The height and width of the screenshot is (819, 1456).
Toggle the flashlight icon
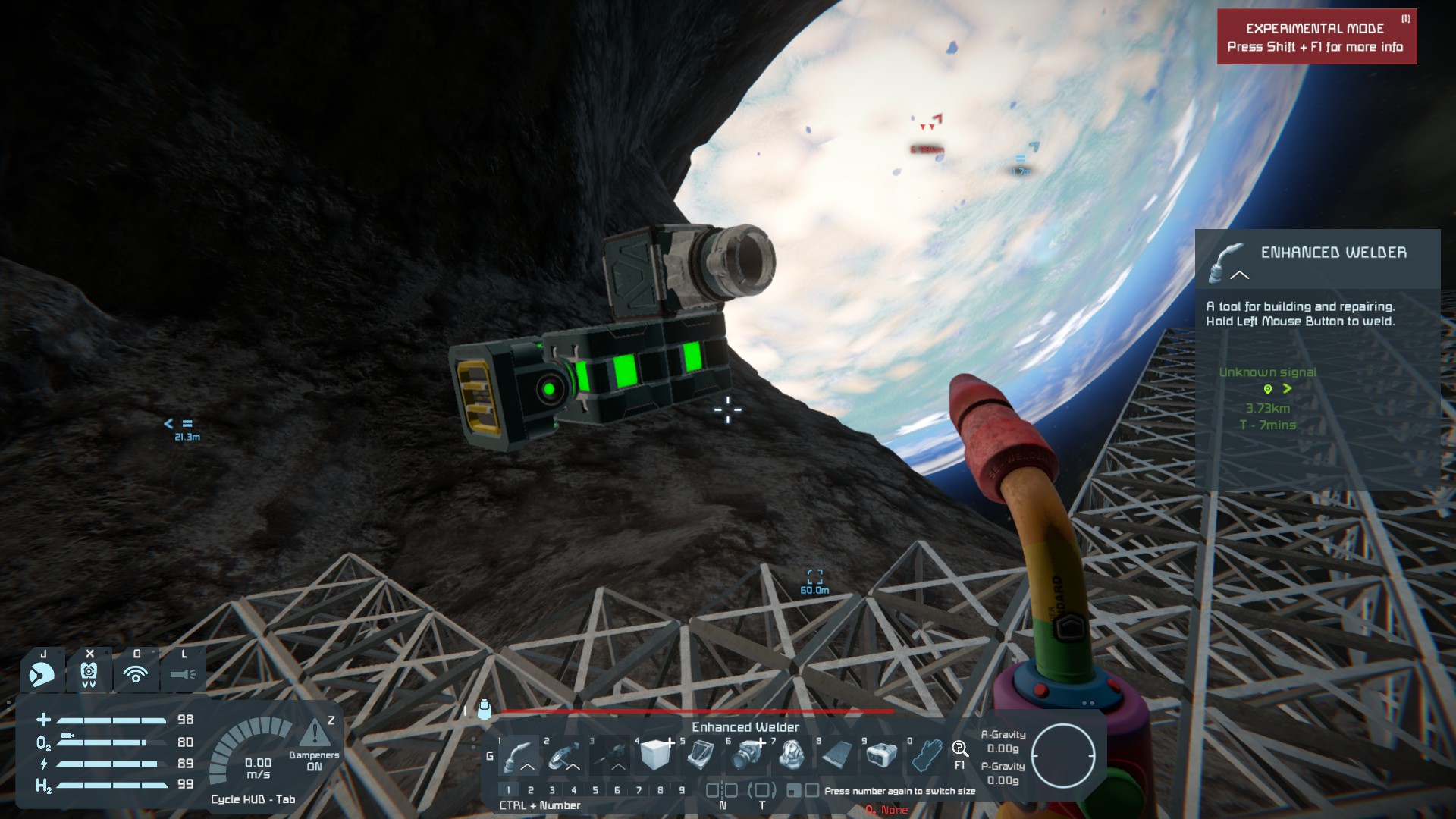[183, 673]
